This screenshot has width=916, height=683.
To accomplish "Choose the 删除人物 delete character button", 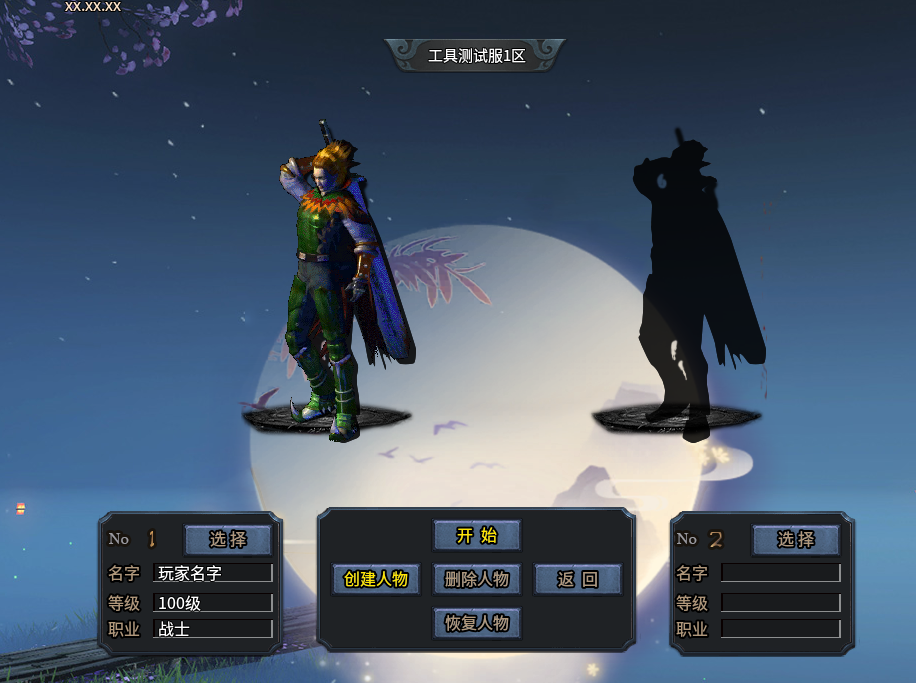I will [x=477, y=579].
